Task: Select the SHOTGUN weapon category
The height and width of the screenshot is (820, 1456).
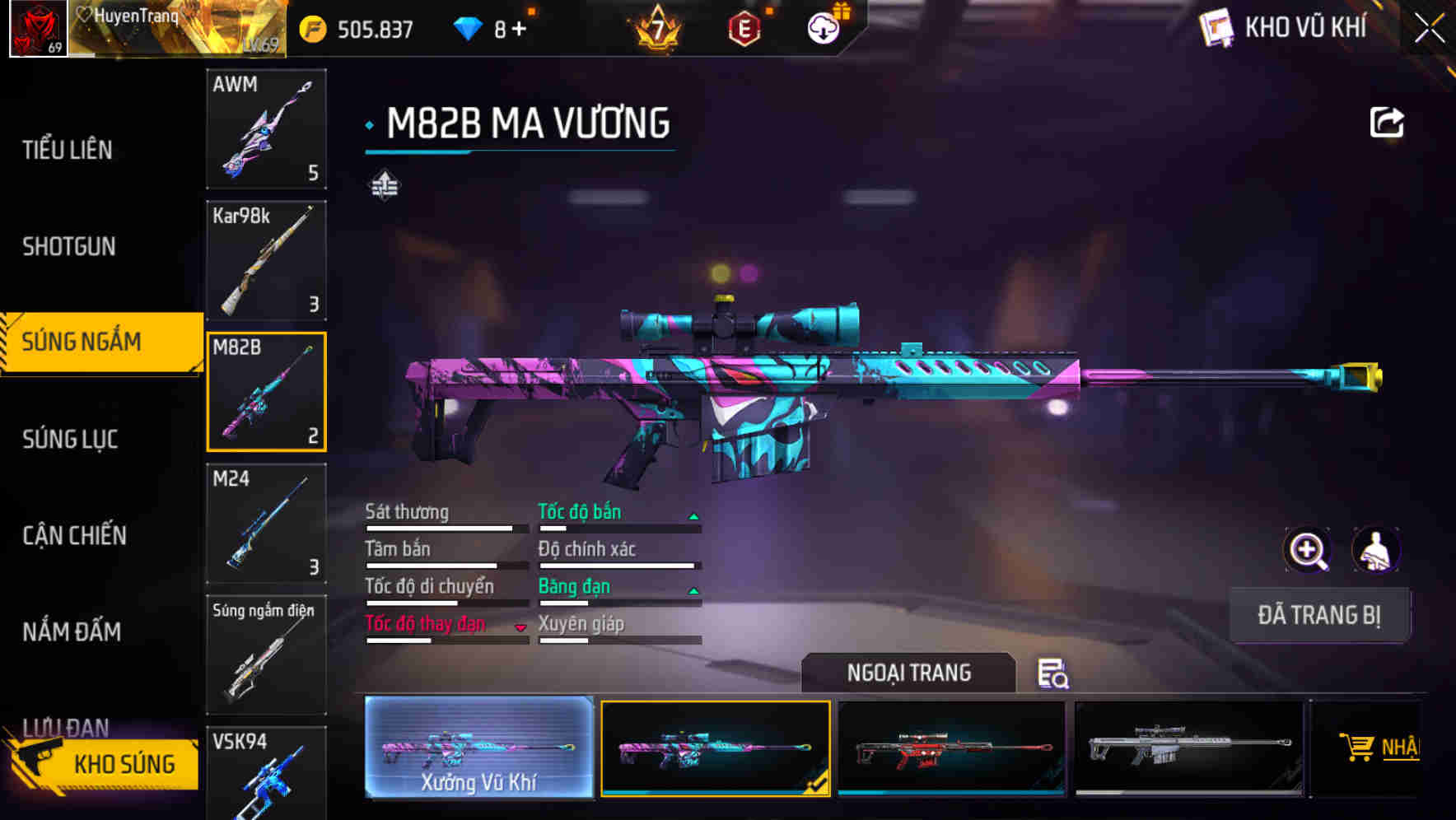Action: coord(70,247)
